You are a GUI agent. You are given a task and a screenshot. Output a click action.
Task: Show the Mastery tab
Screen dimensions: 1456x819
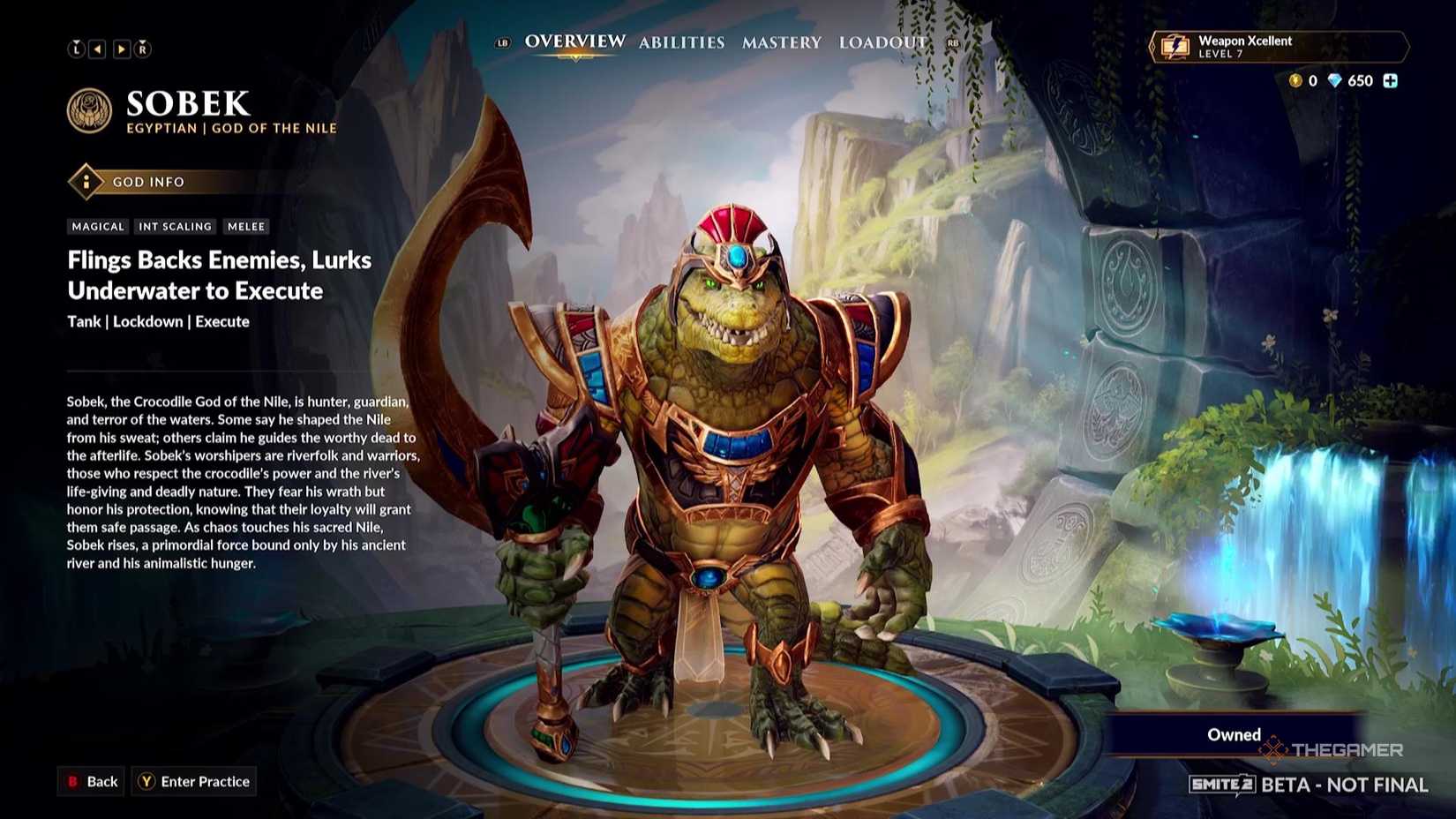click(x=781, y=42)
